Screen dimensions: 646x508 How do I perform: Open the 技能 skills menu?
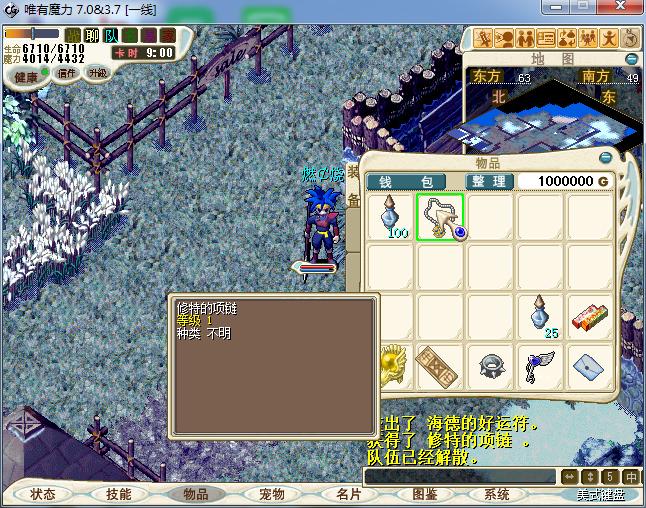[x=118, y=494]
